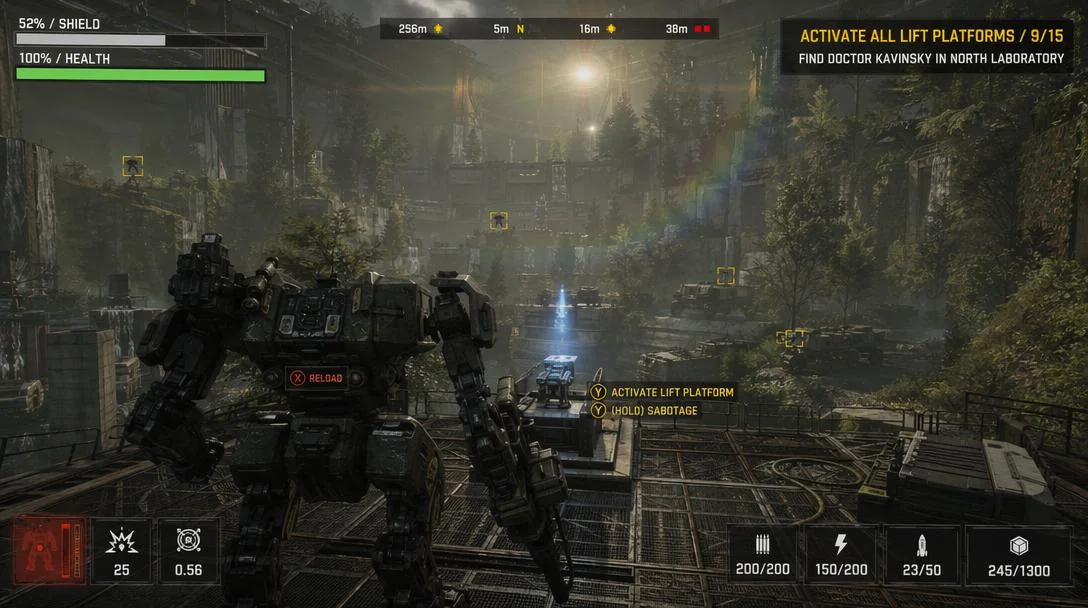This screenshot has height=608, width=1088.
Task: Select the mech status icon
Action: pyautogui.click(x=48, y=551)
